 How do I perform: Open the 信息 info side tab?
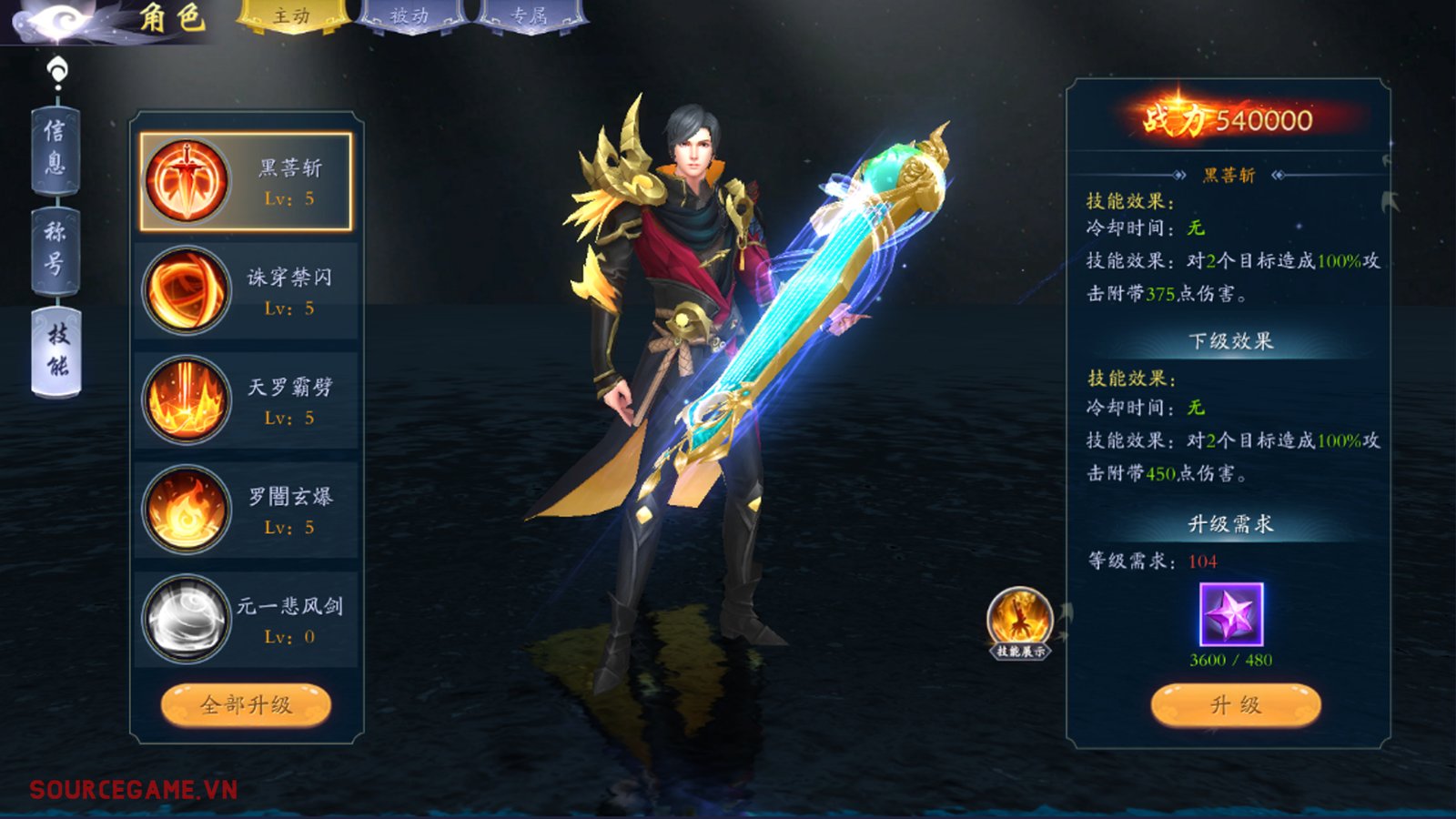pyautogui.click(x=56, y=148)
